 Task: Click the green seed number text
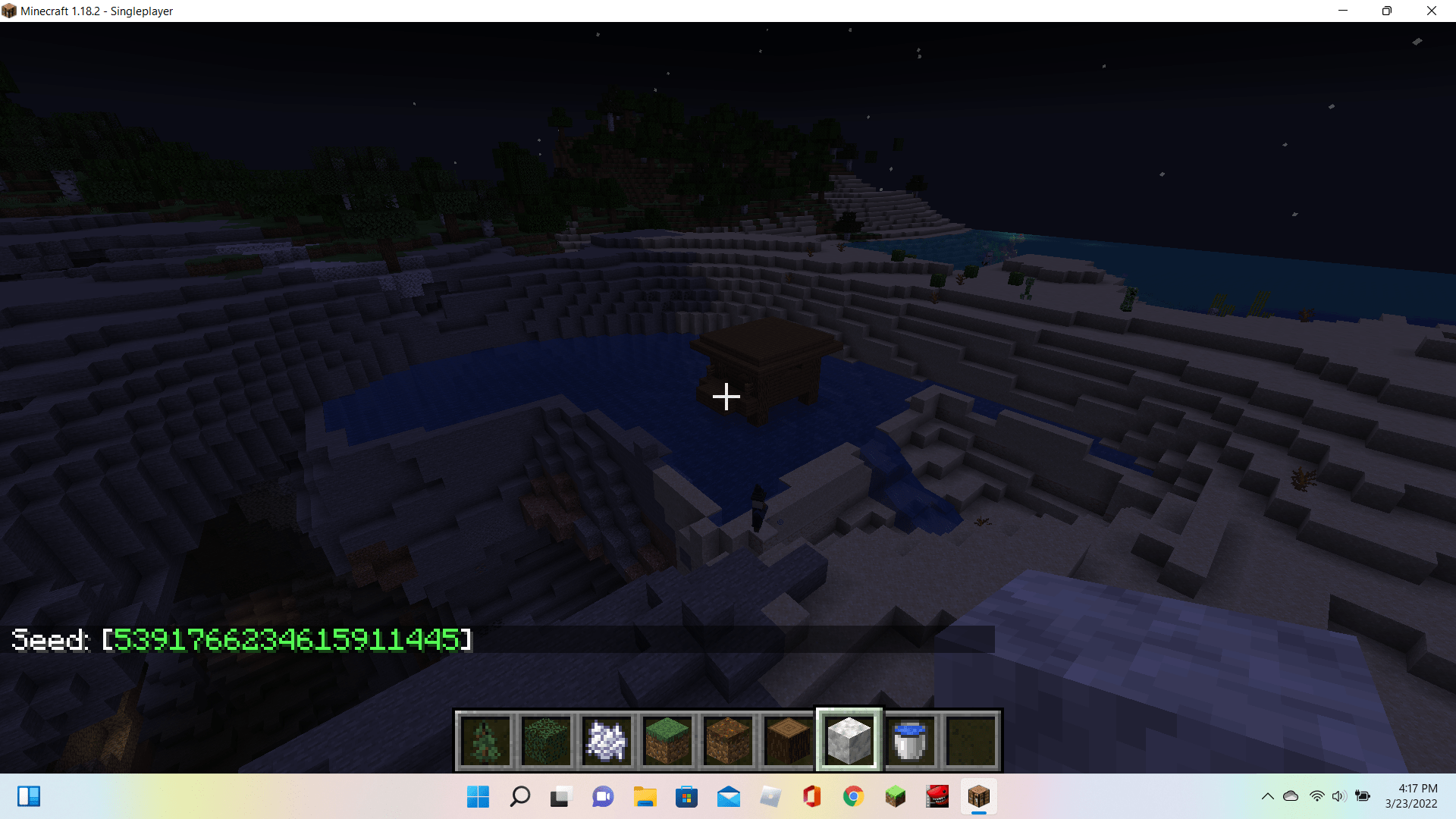tap(288, 639)
